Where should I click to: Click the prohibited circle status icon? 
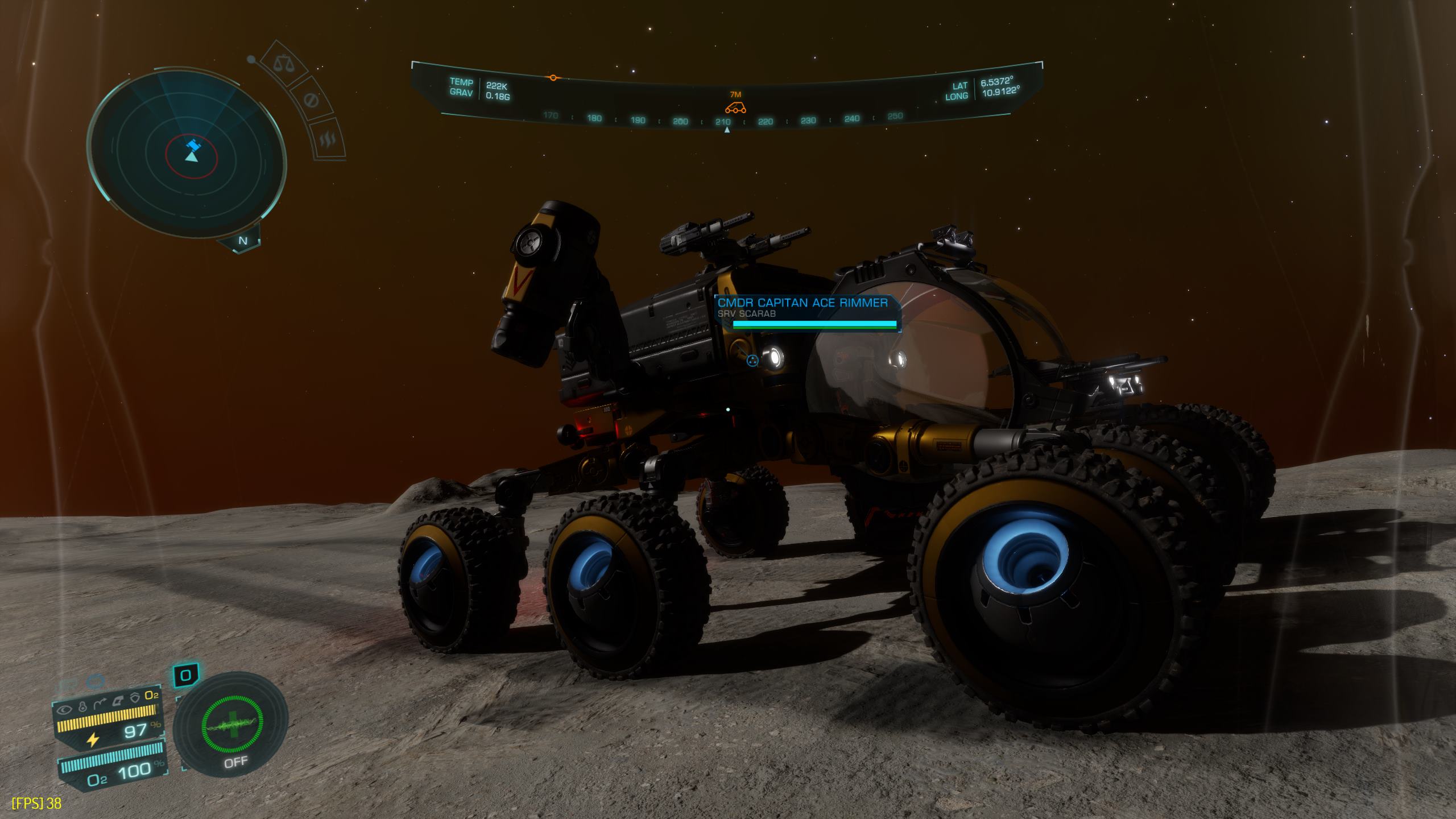311,101
